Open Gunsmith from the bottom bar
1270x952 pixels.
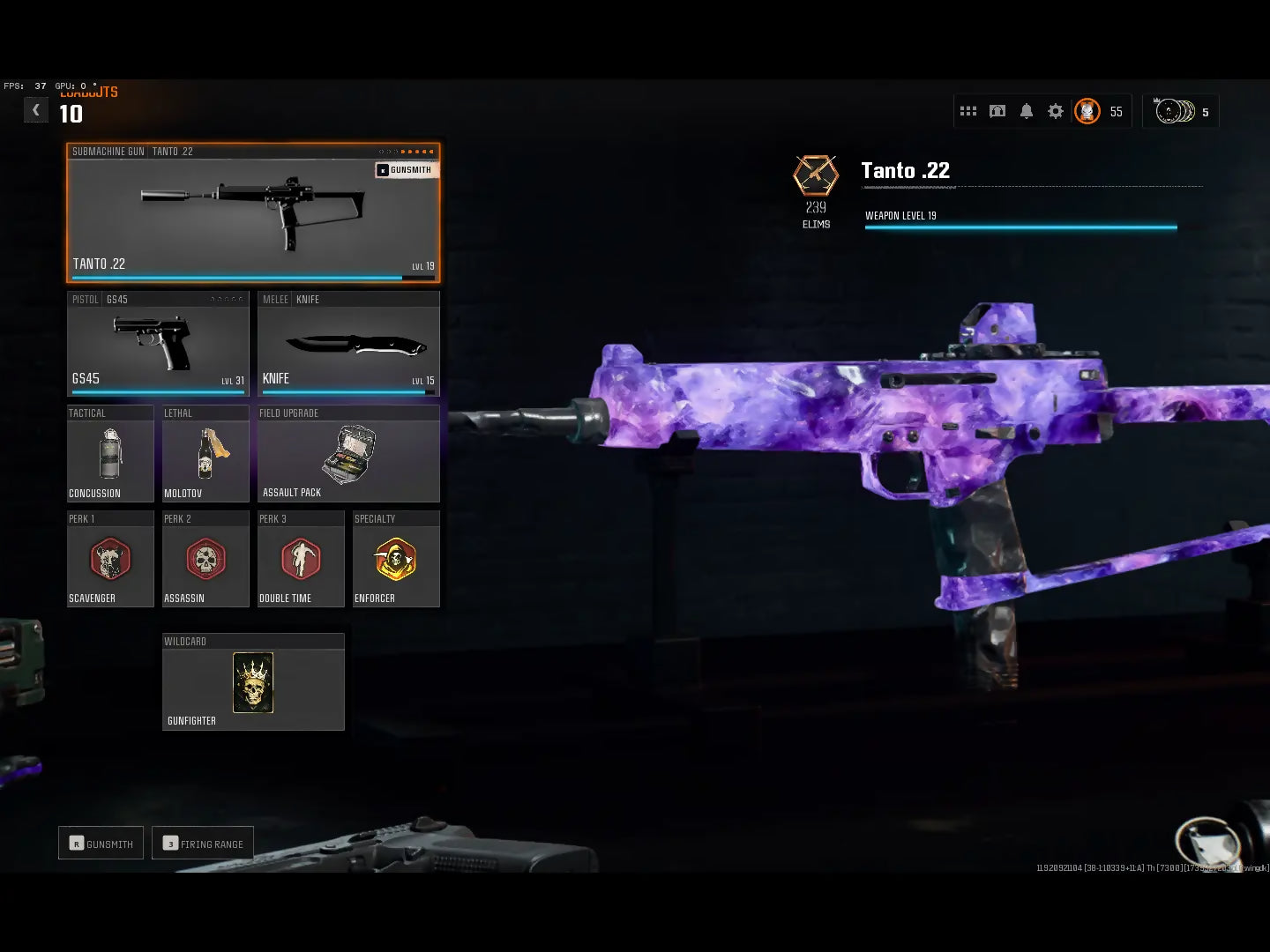click(101, 844)
